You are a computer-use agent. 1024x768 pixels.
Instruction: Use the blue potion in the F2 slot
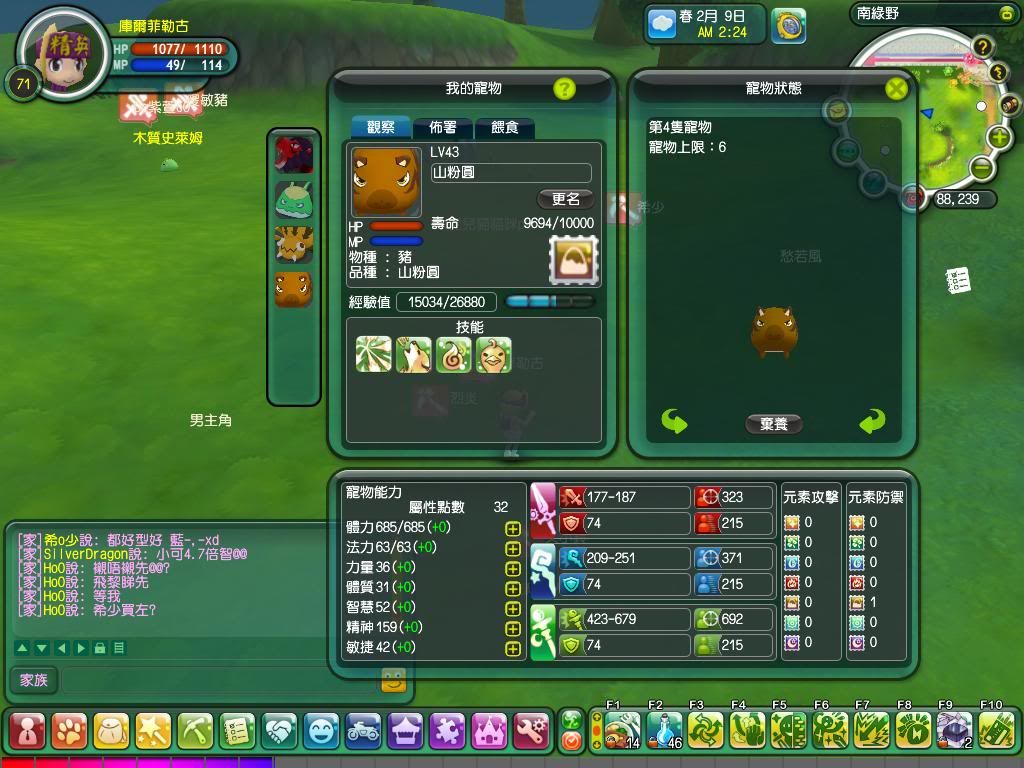(663, 730)
